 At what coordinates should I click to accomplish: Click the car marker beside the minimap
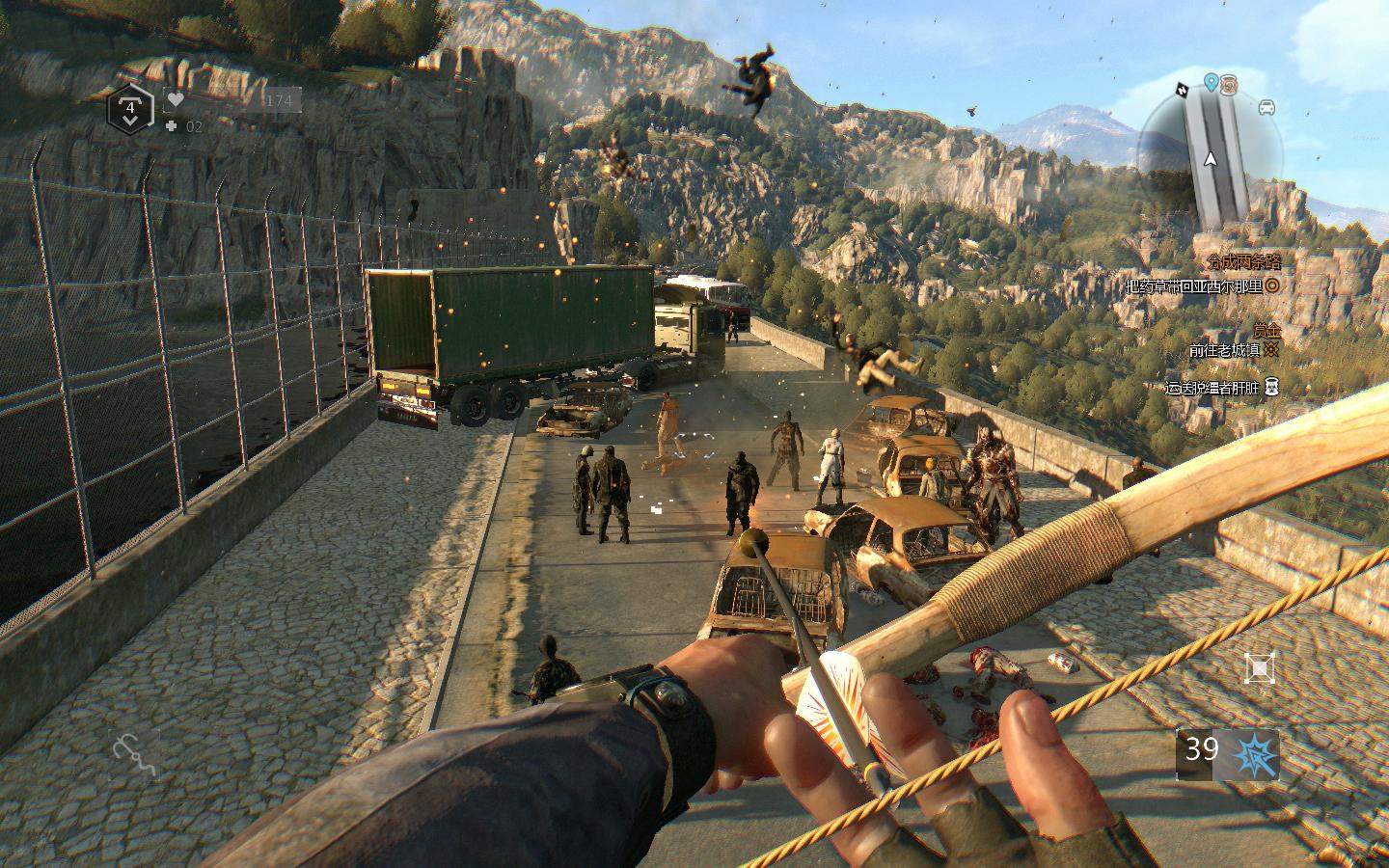point(1266,107)
